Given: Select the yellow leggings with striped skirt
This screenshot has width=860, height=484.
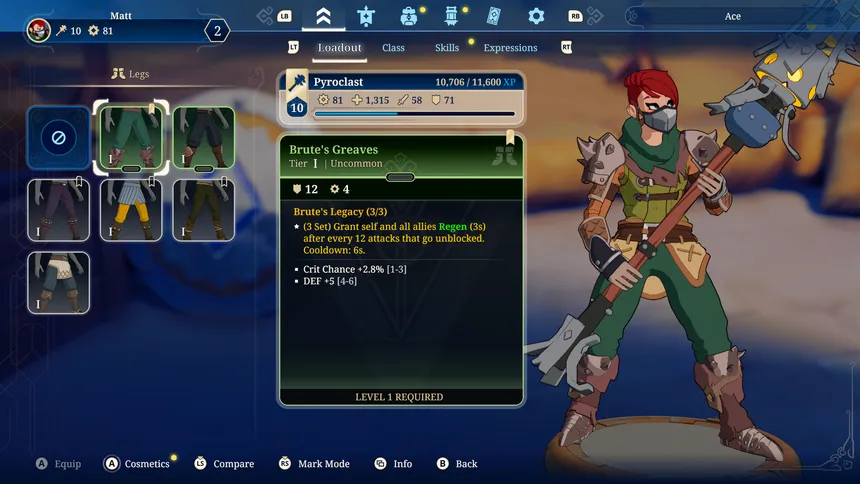Looking at the screenshot, I should coord(131,210).
